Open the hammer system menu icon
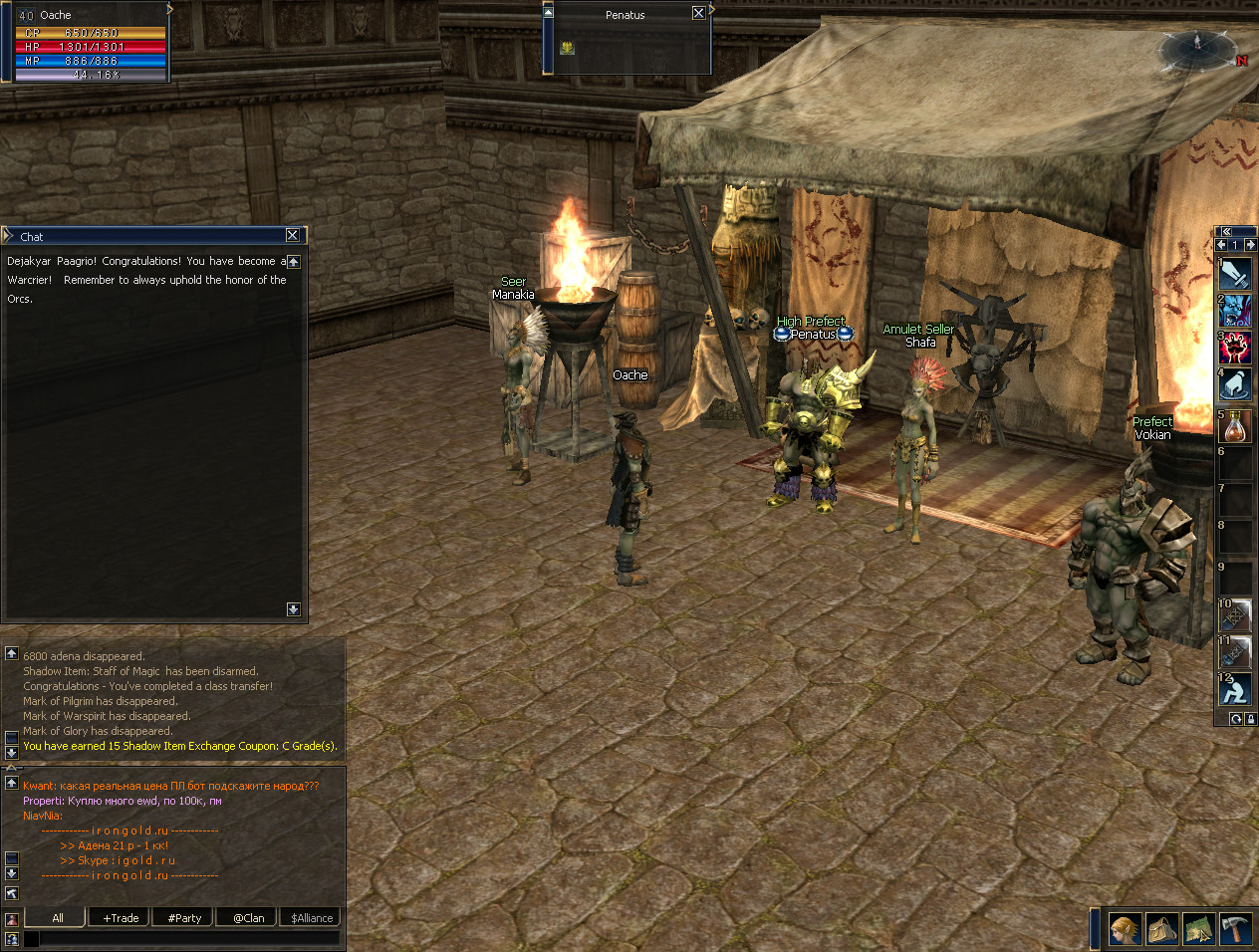1259x952 pixels. tap(1235, 930)
